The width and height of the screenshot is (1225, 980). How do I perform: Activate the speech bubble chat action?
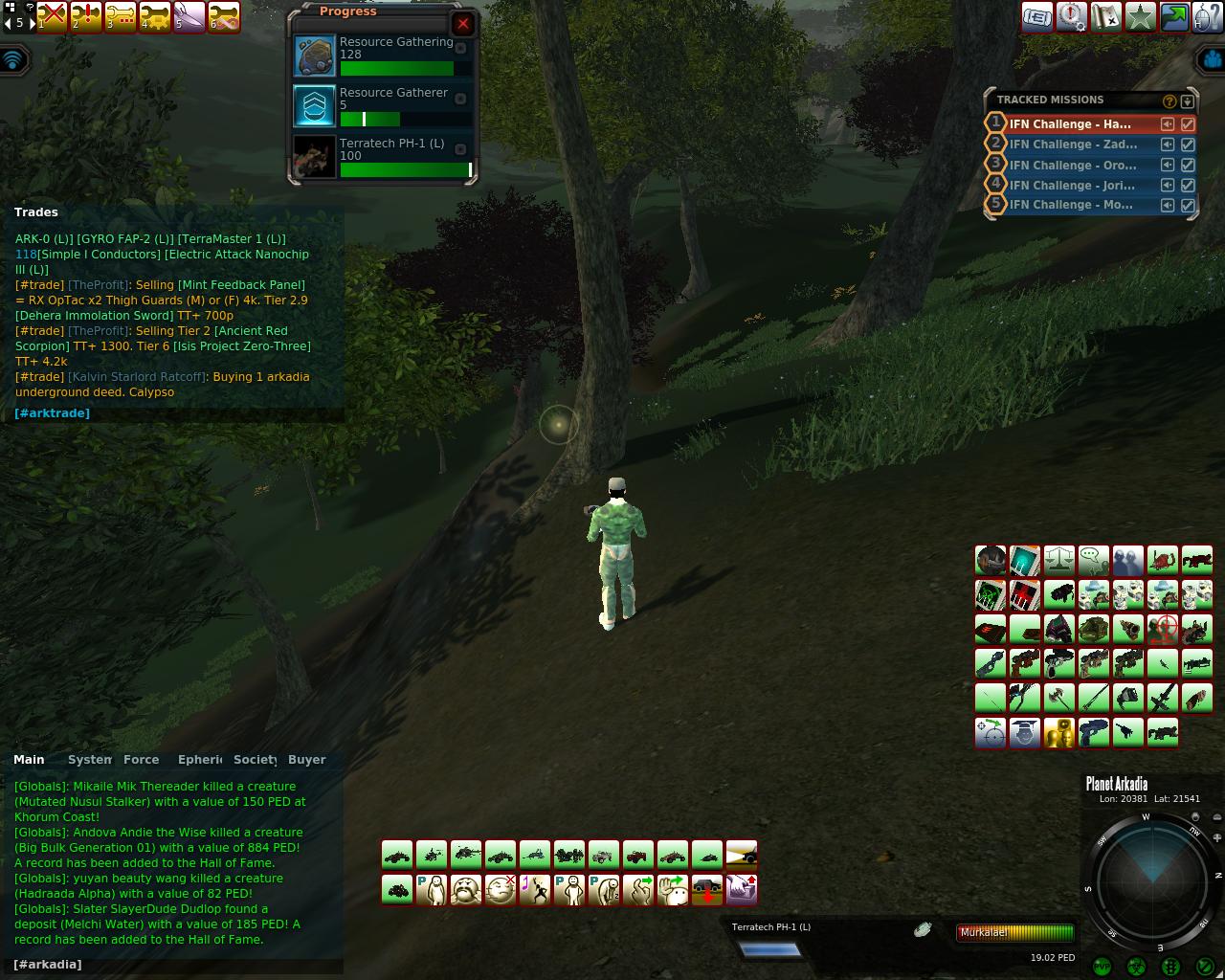[x=1093, y=560]
